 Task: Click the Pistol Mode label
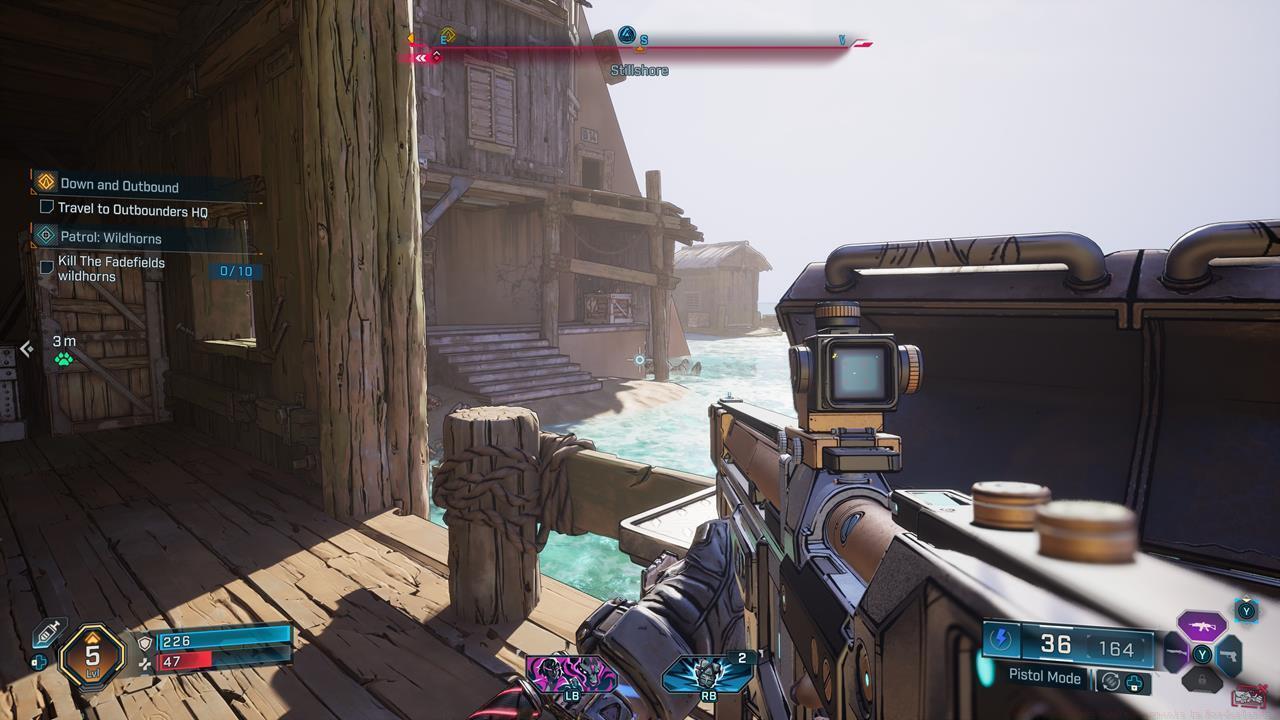(x=1044, y=678)
